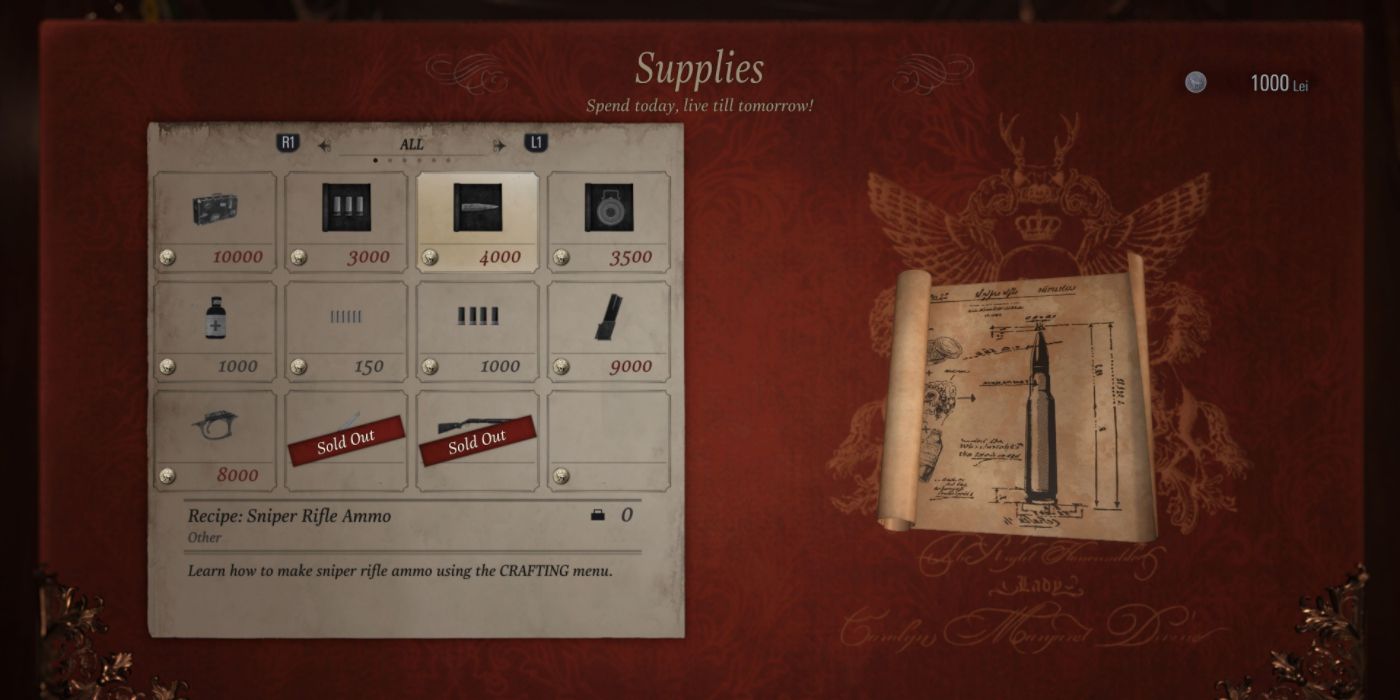Viewport: 1400px width, 700px height.
Task: Select the sold out shotgun slot
Action: [x=477, y=440]
